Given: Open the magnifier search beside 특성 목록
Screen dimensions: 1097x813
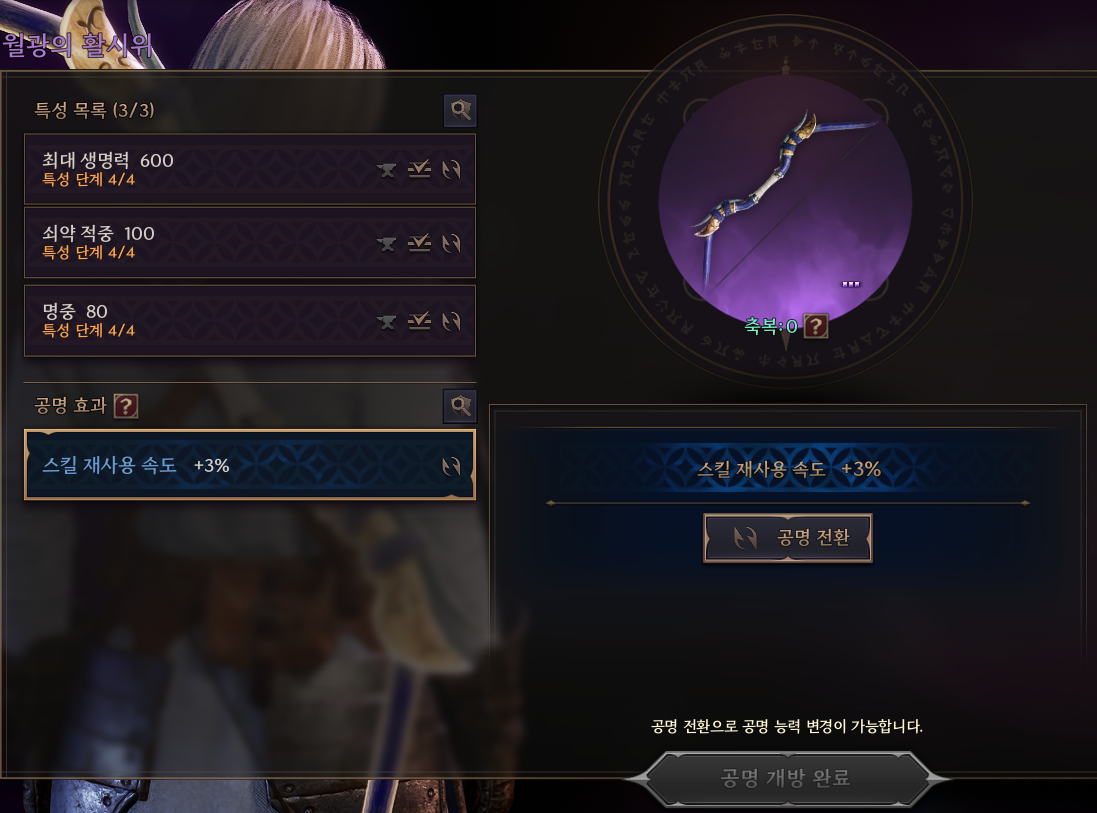Looking at the screenshot, I should [460, 111].
